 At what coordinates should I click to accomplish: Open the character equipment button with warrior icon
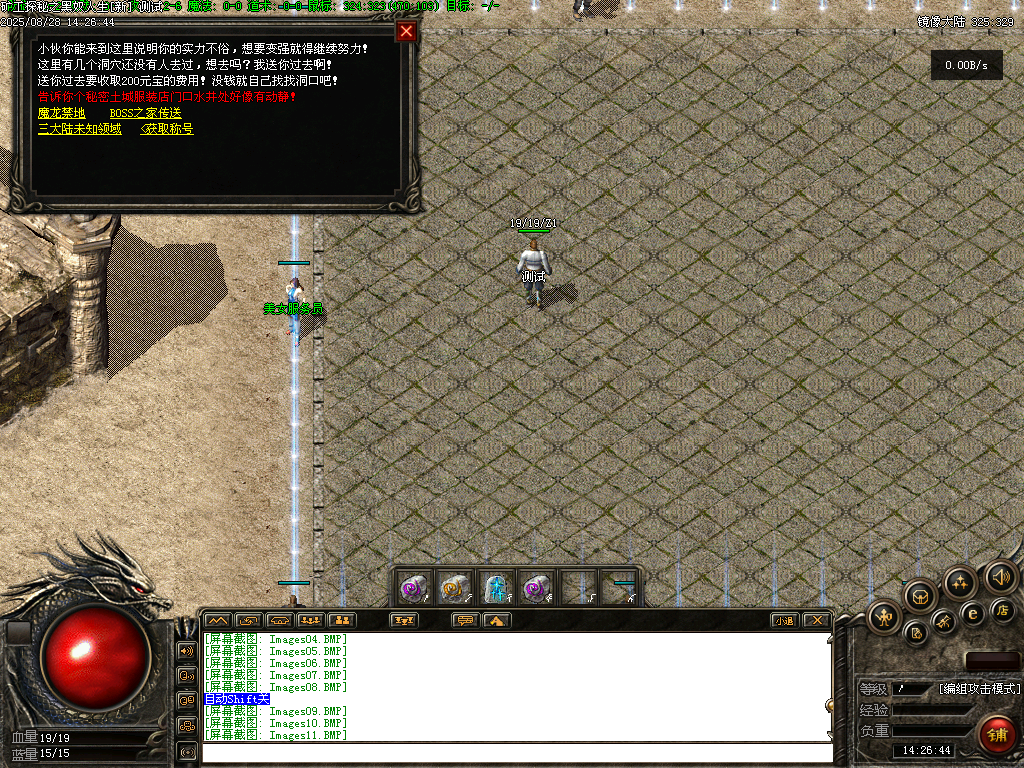[x=885, y=617]
